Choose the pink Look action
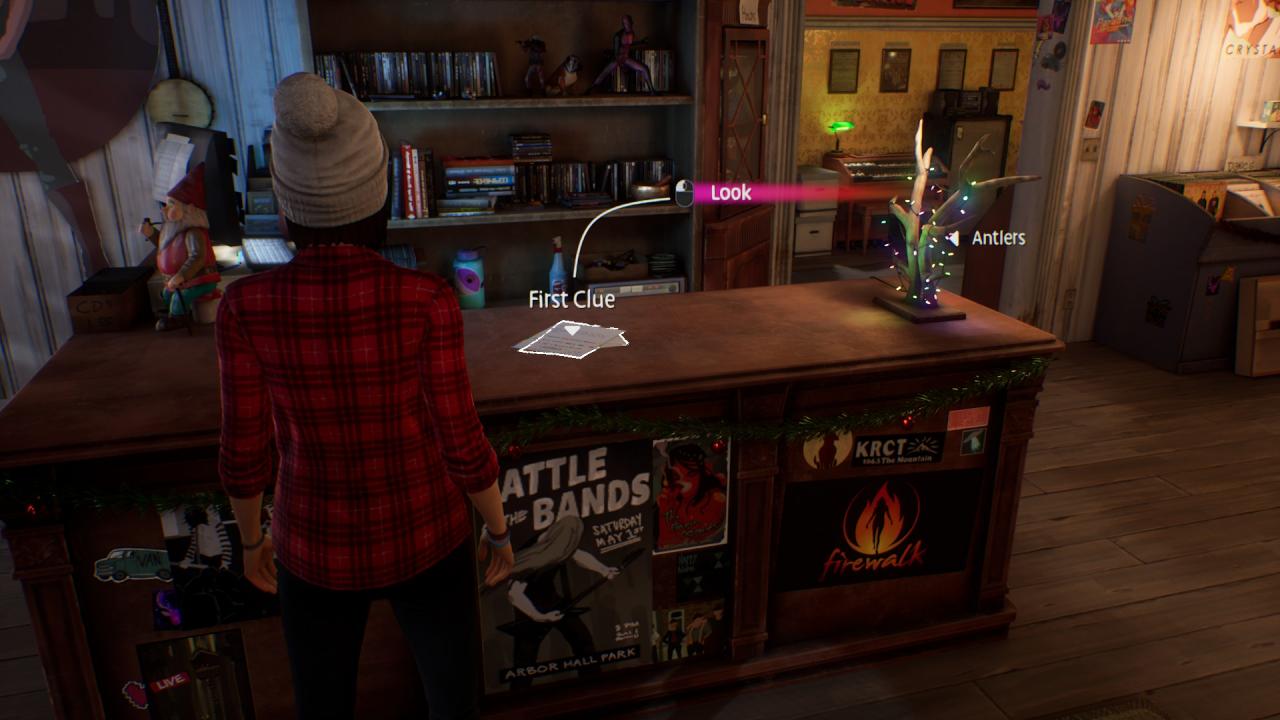The image size is (1280, 720). [729, 193]
